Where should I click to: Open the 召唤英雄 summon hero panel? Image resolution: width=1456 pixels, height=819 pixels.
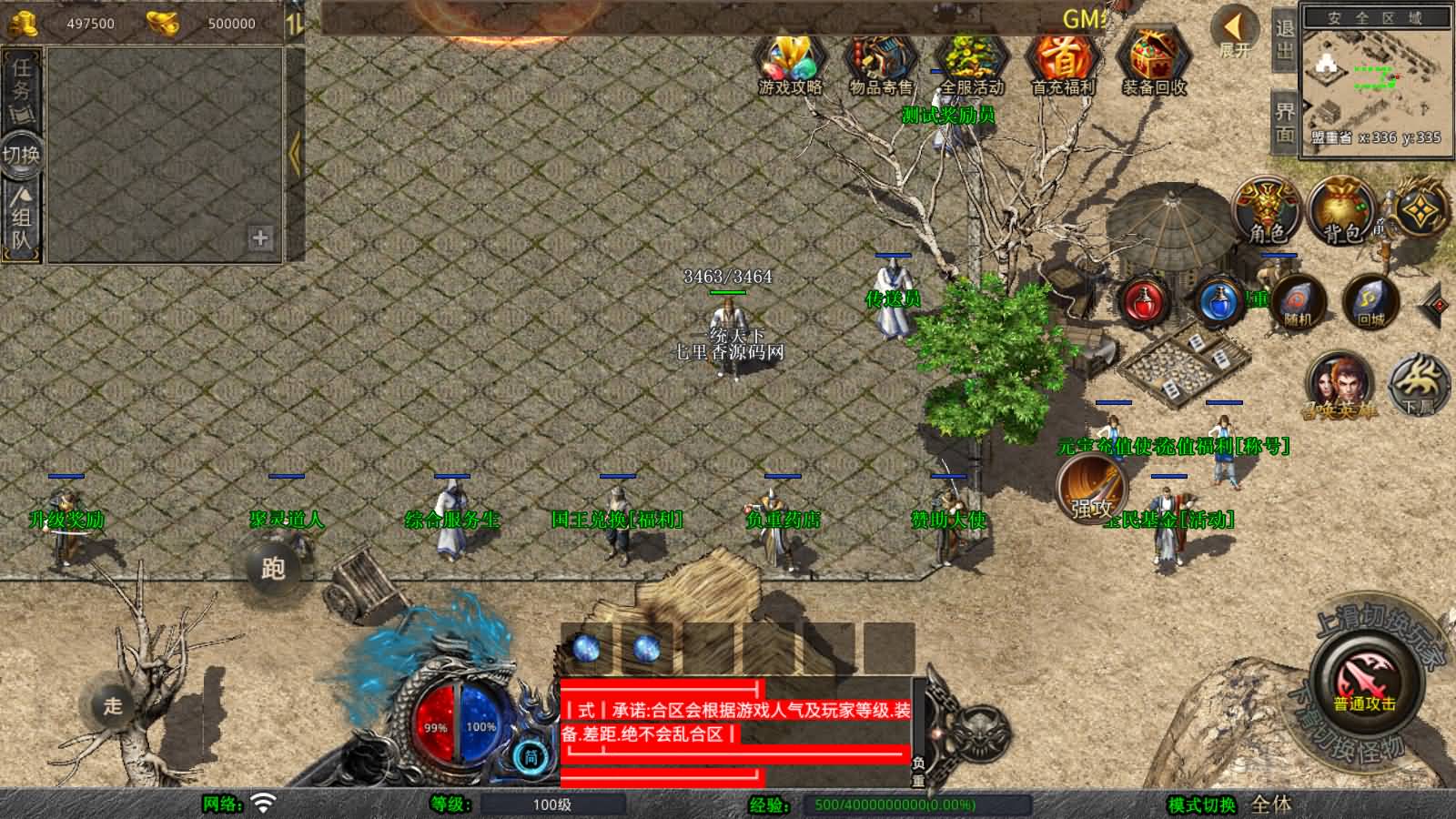(1340, 384)
